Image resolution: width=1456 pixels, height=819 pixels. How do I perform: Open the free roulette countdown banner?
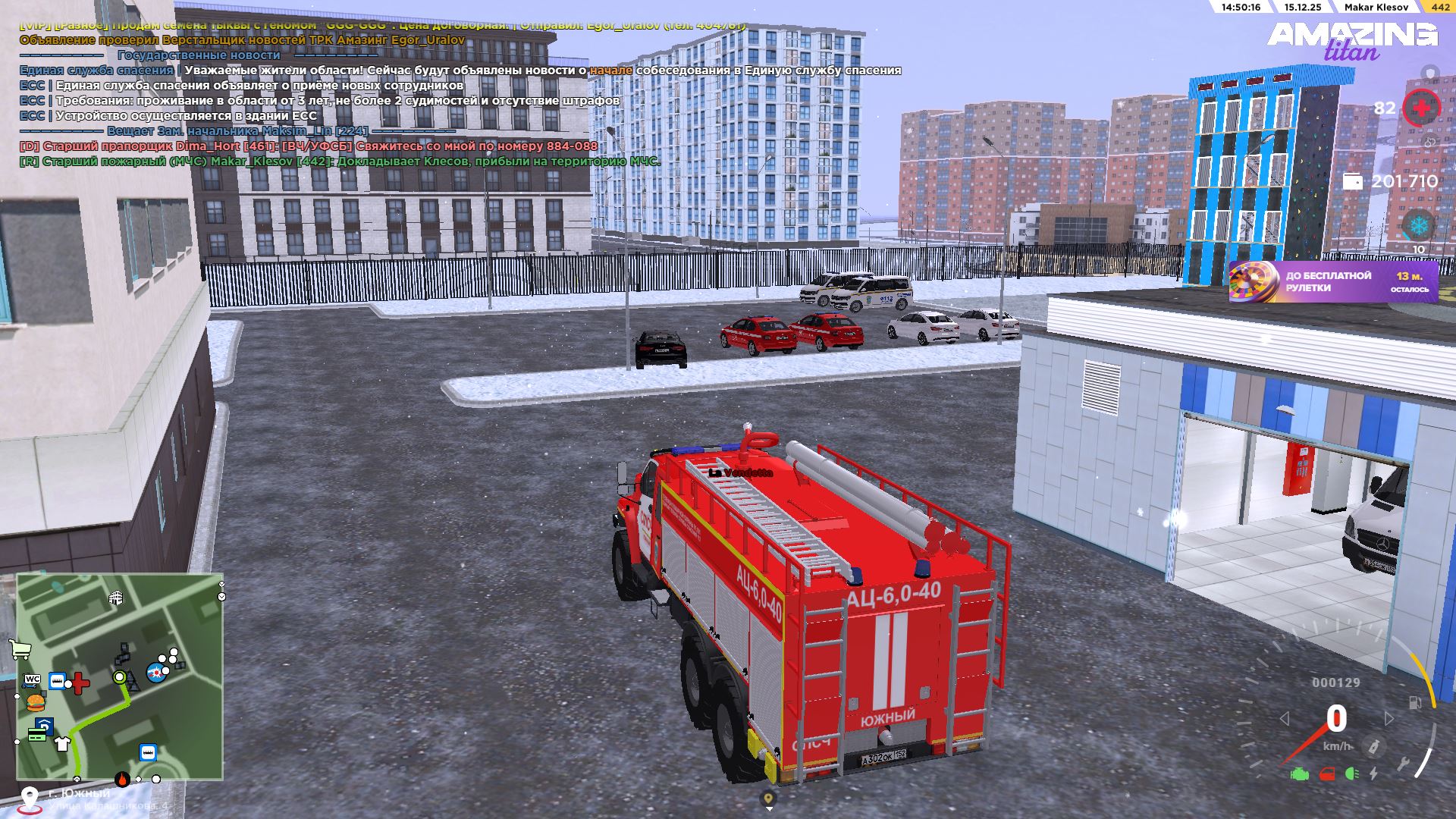[x=1333, y=282]
